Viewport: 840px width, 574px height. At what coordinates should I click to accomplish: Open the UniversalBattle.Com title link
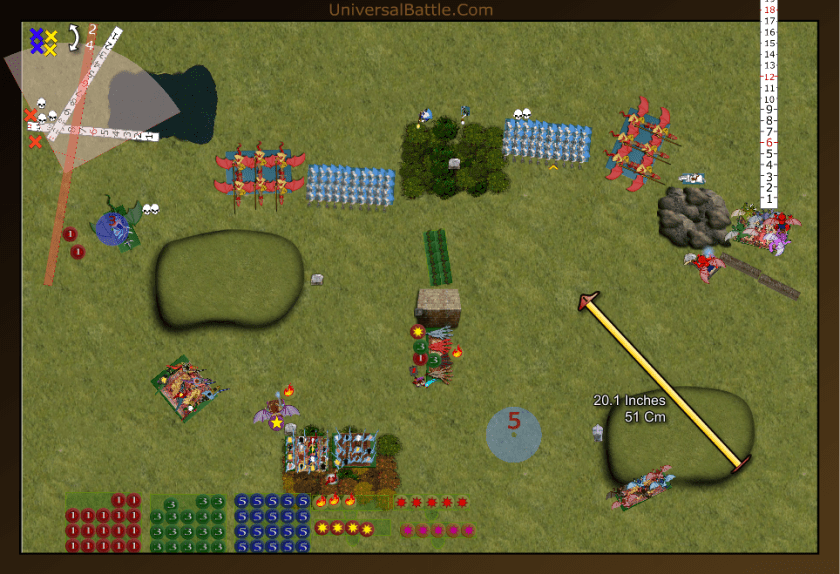(x=411, y=10)
